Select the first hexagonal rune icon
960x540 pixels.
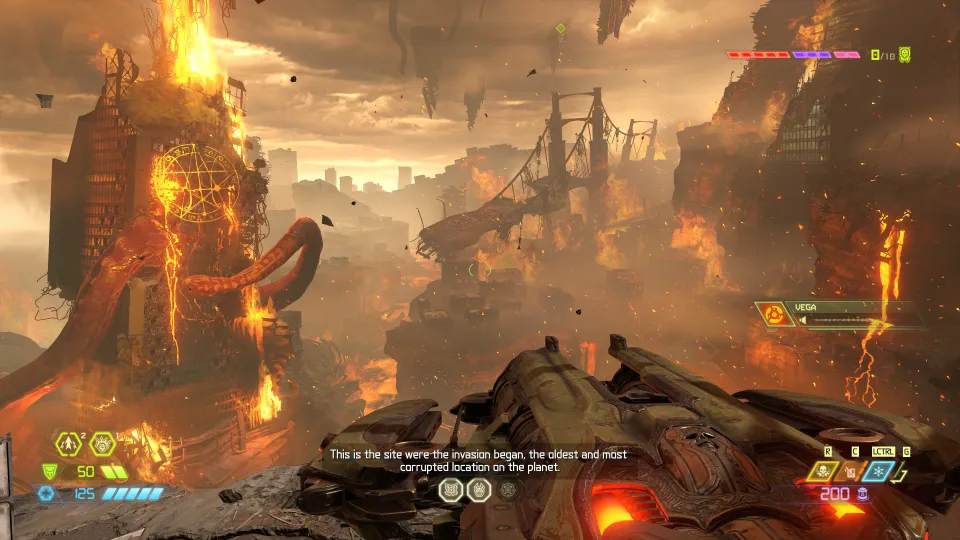(451, 489)
